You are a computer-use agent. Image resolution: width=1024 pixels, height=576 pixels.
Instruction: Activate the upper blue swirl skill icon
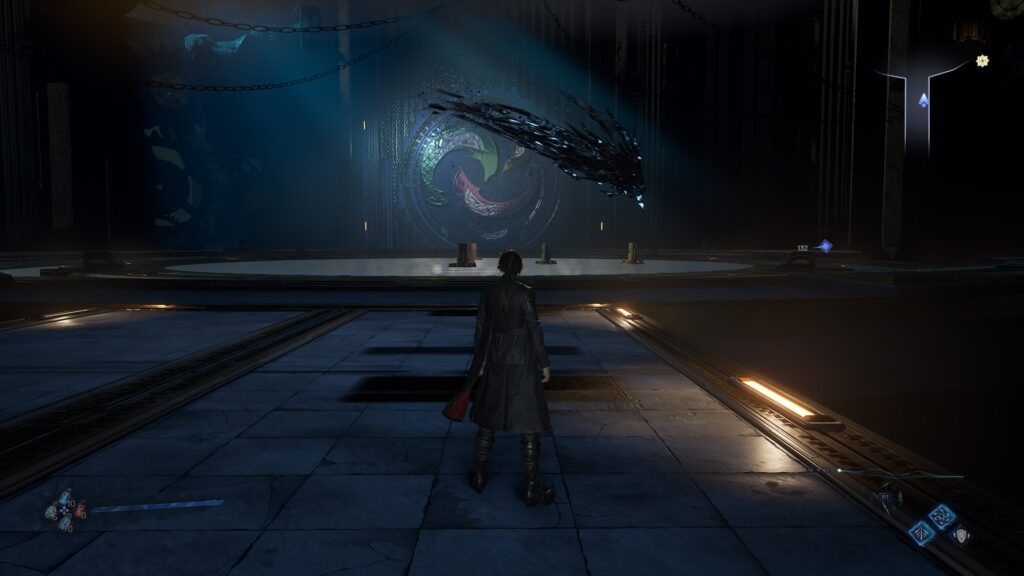[x=940, y=515]
